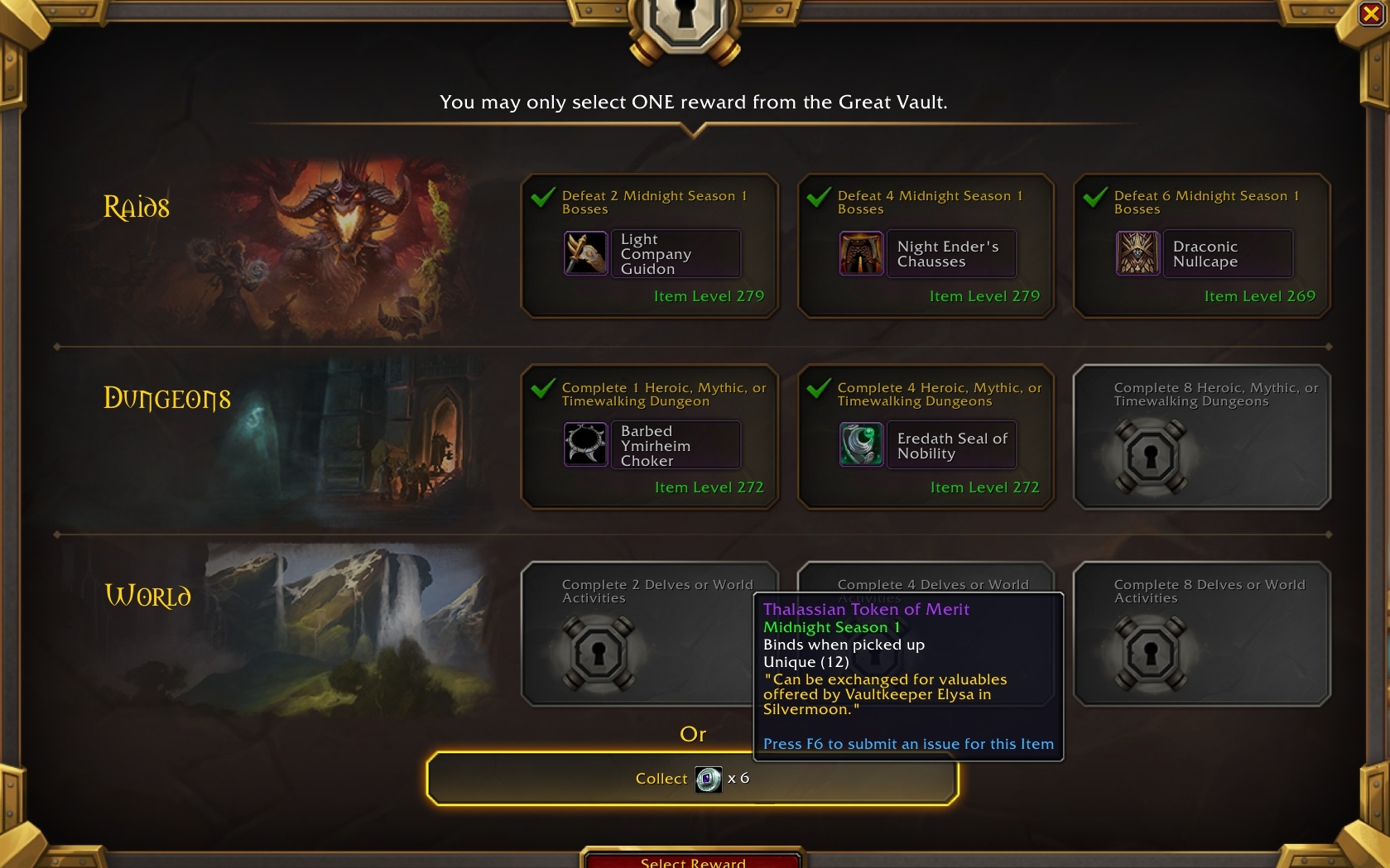Choose the Night Ender's Chausses reward
Viewport: 1390px width, 868px height.
click(x=926, y=246)
